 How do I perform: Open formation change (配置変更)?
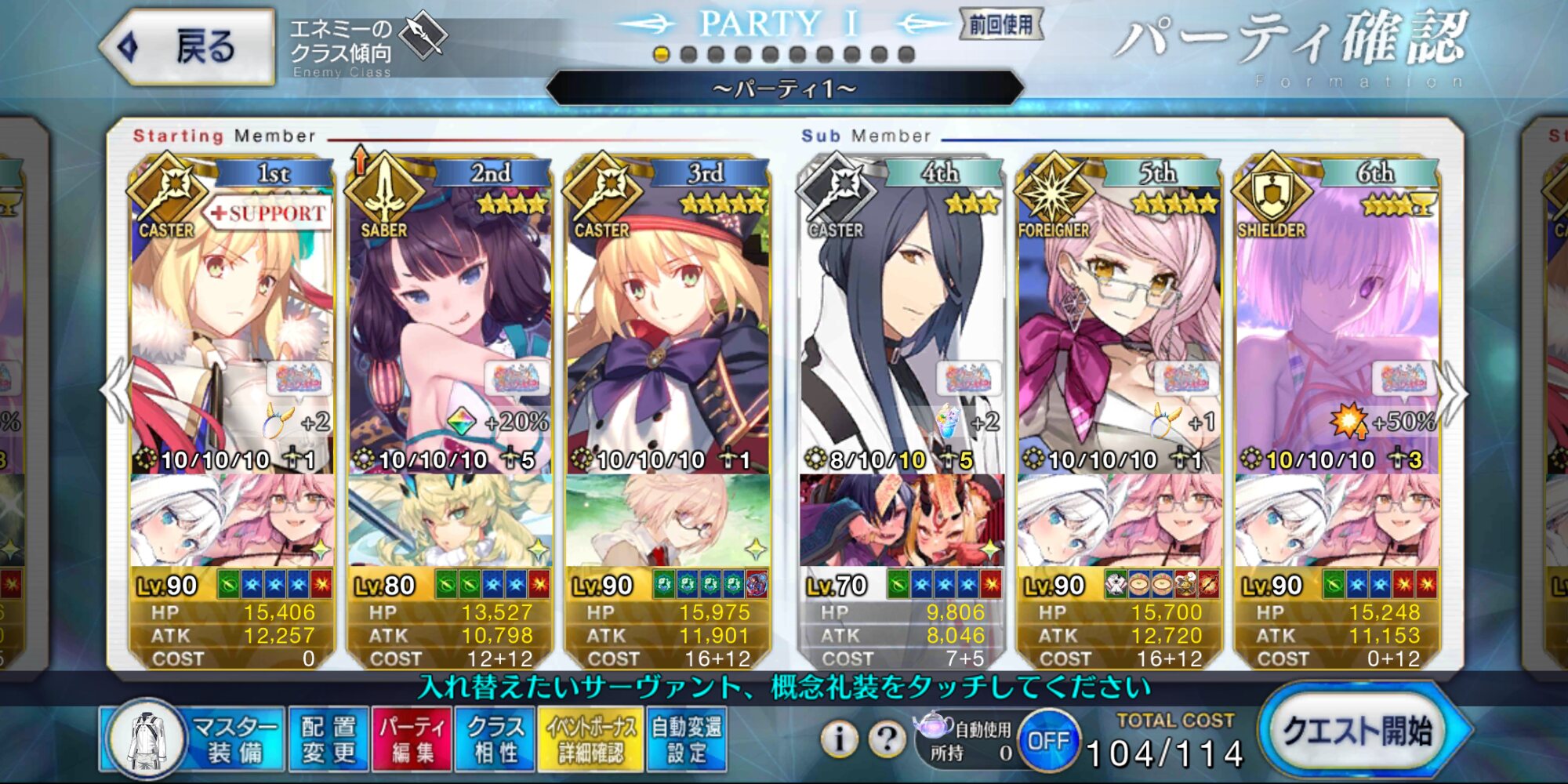point(328,739)
